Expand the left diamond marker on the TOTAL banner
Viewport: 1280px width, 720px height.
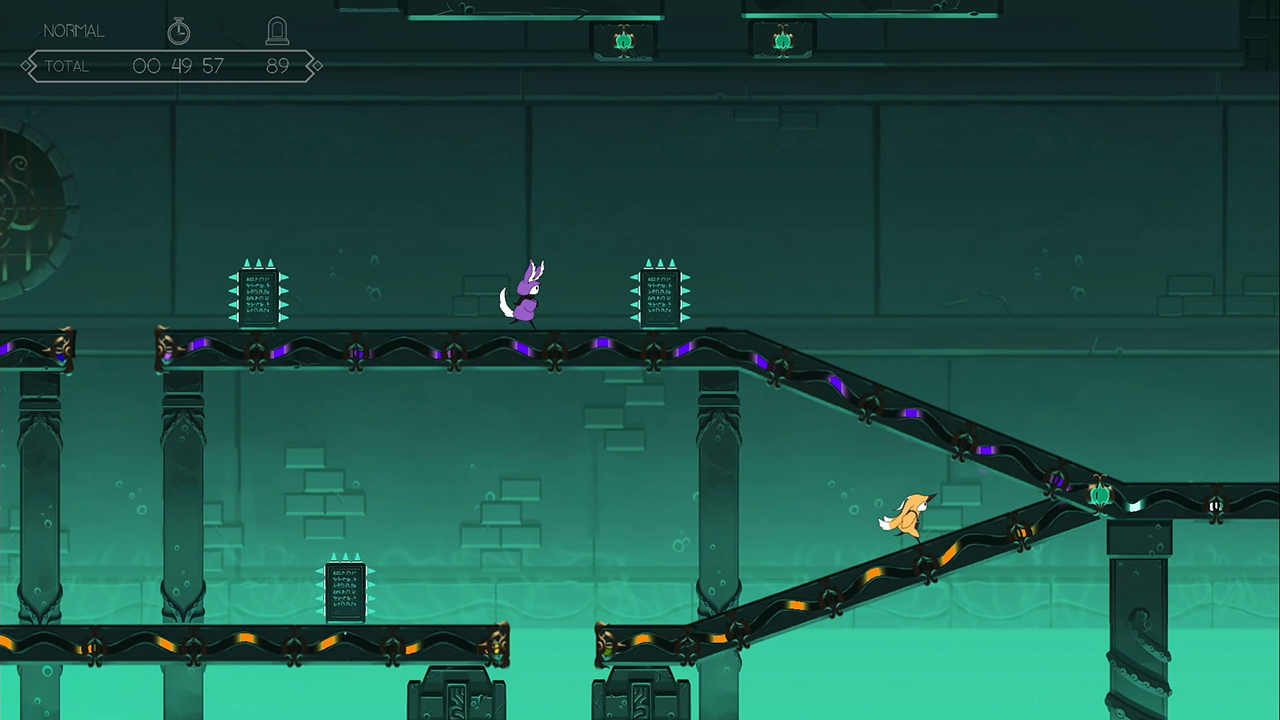point(27,65)
